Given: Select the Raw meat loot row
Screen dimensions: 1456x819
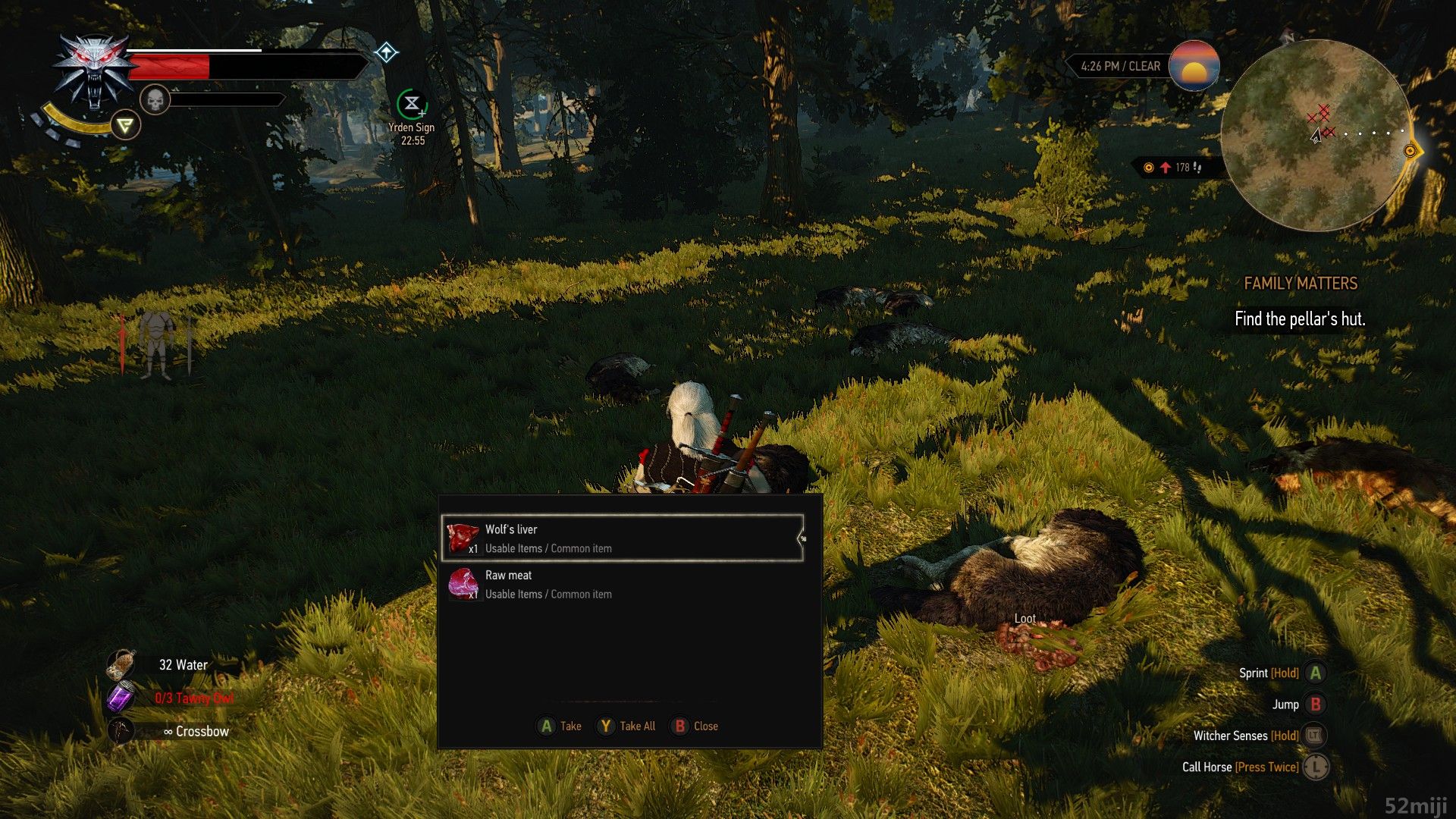Looking at the screenshot, I should click(x=622, y=585).
